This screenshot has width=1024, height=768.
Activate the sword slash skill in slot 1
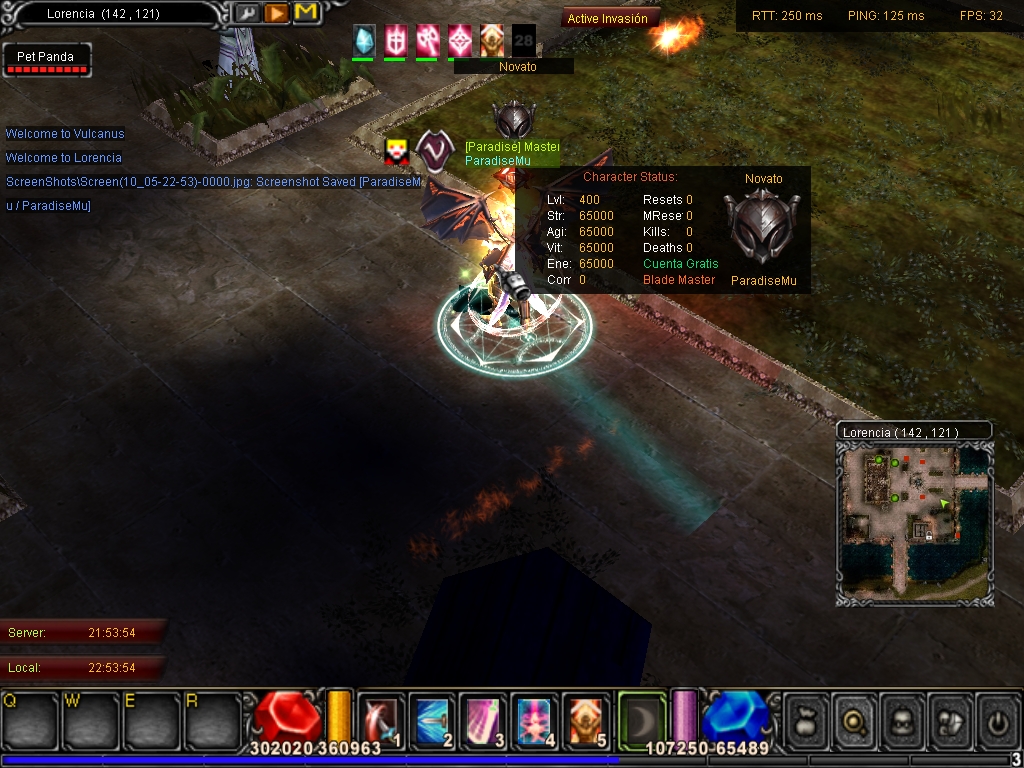pos(381,720)
